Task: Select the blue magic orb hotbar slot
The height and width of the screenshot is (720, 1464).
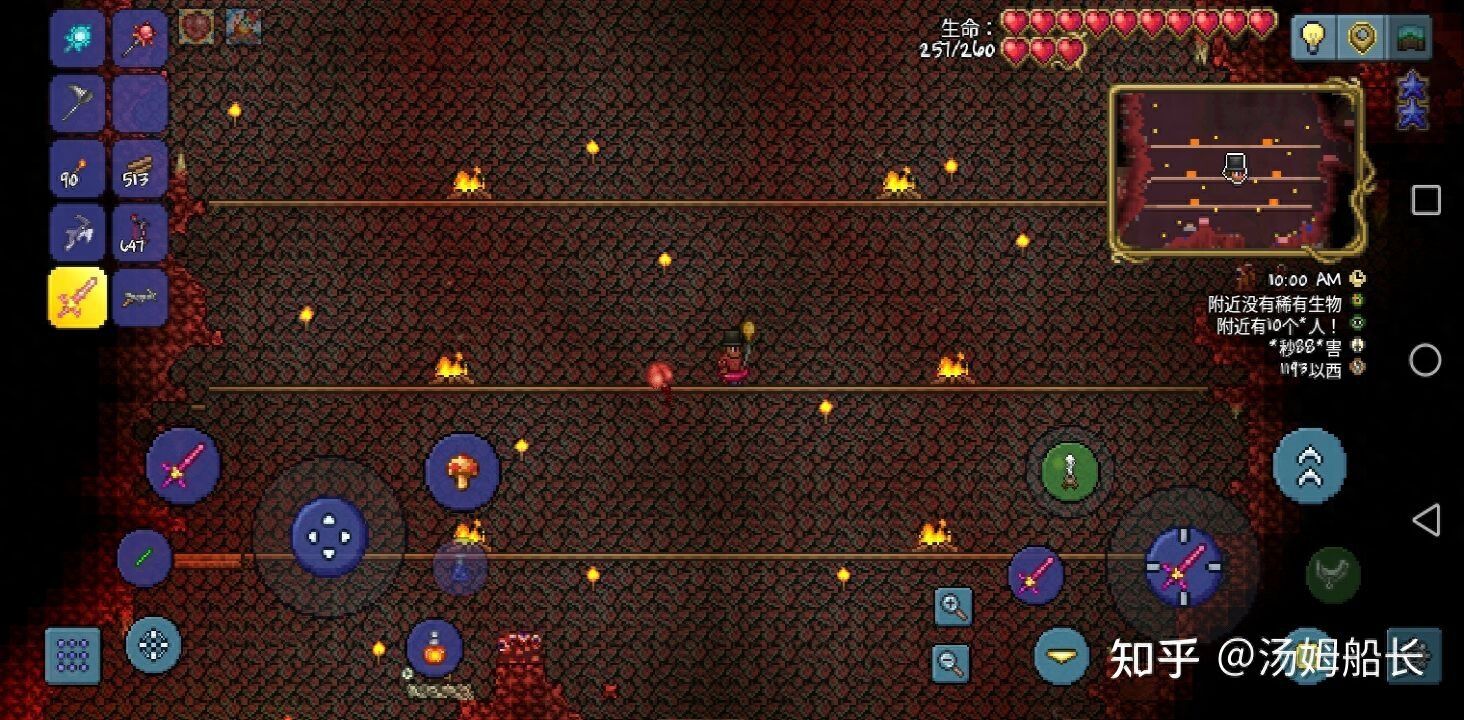Action: point(77,40)
